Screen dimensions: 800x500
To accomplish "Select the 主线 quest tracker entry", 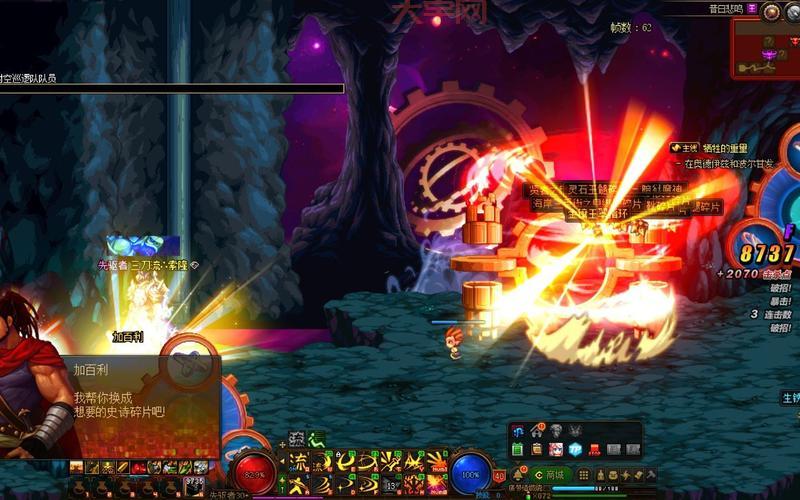I will 683,148.
